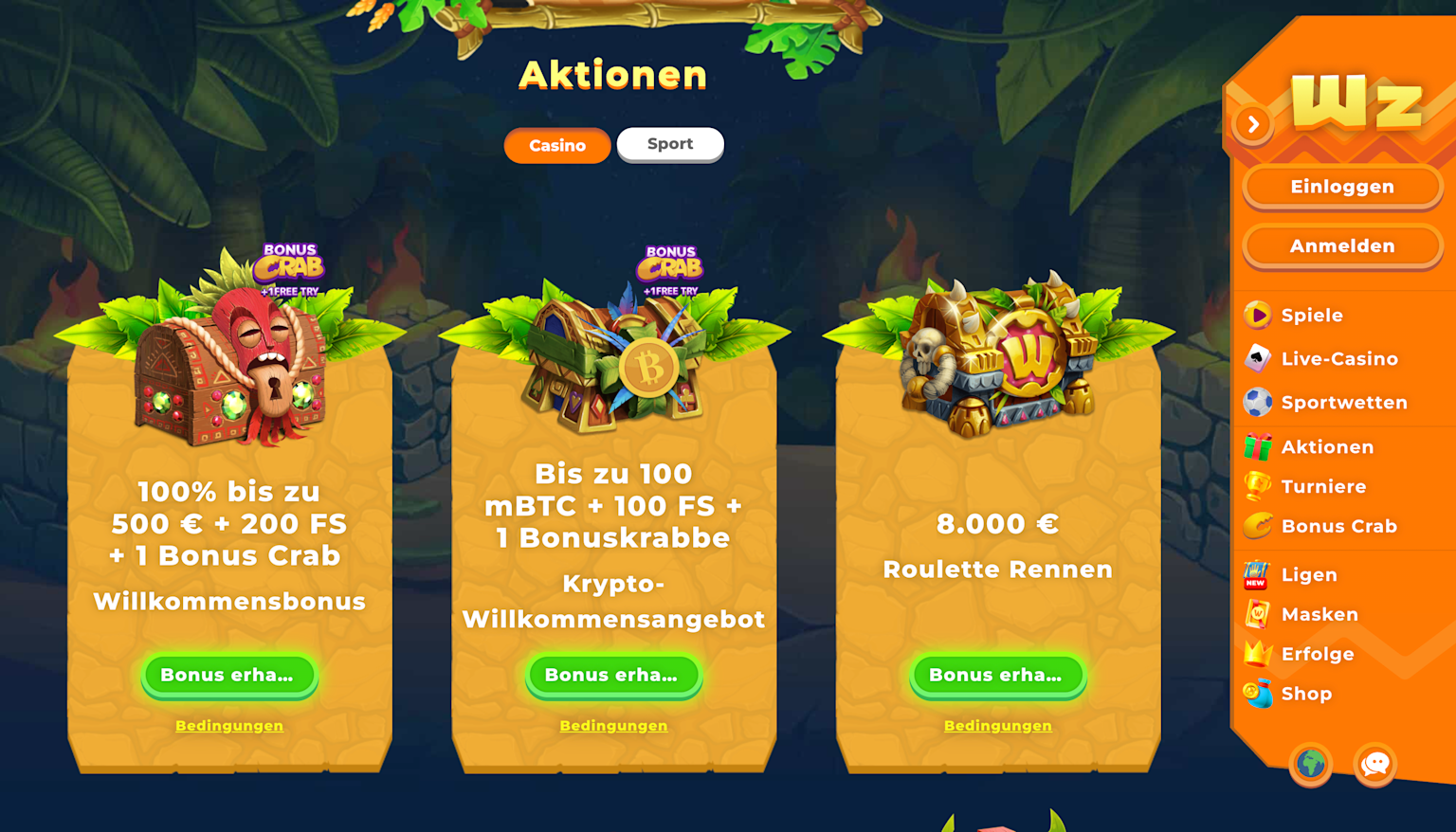Click the globe language icon
The height and width of the screenshot is (832, 1456).
coord(1311,765)
